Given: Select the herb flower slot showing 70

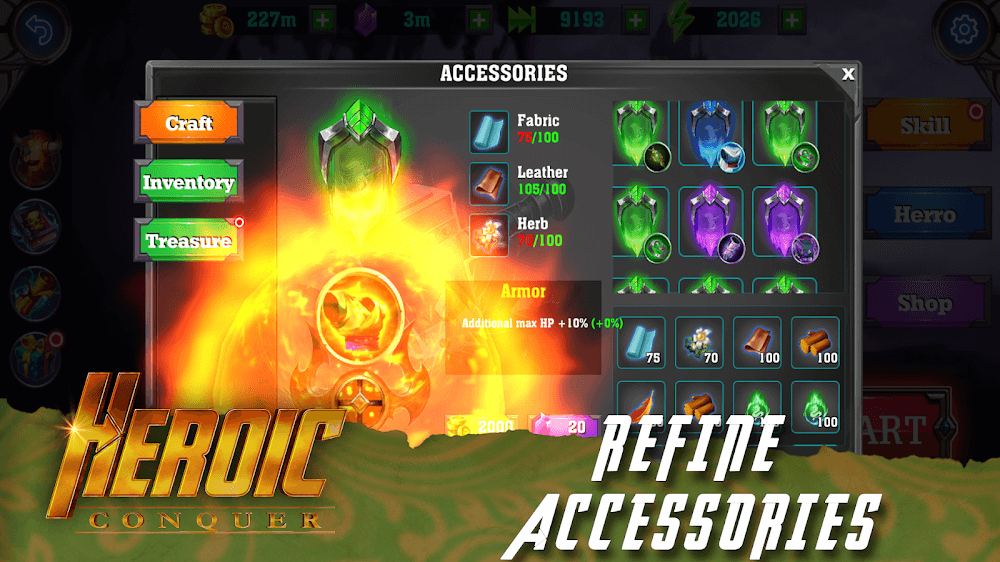Looking at the screenshot, I should pos(699,343).
